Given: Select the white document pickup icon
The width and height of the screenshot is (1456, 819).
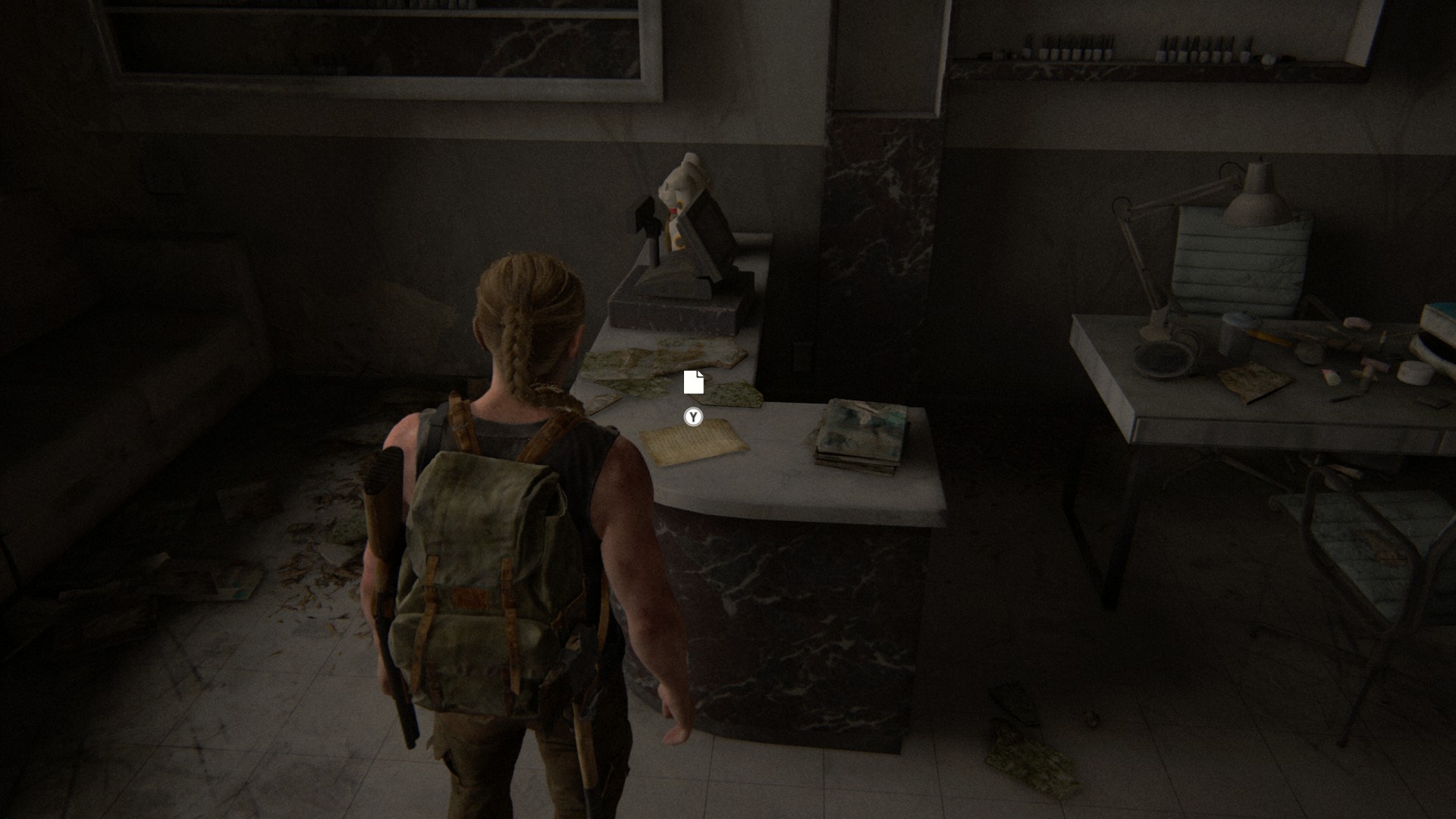Looking at the screenshot, I should pos(693,382).
